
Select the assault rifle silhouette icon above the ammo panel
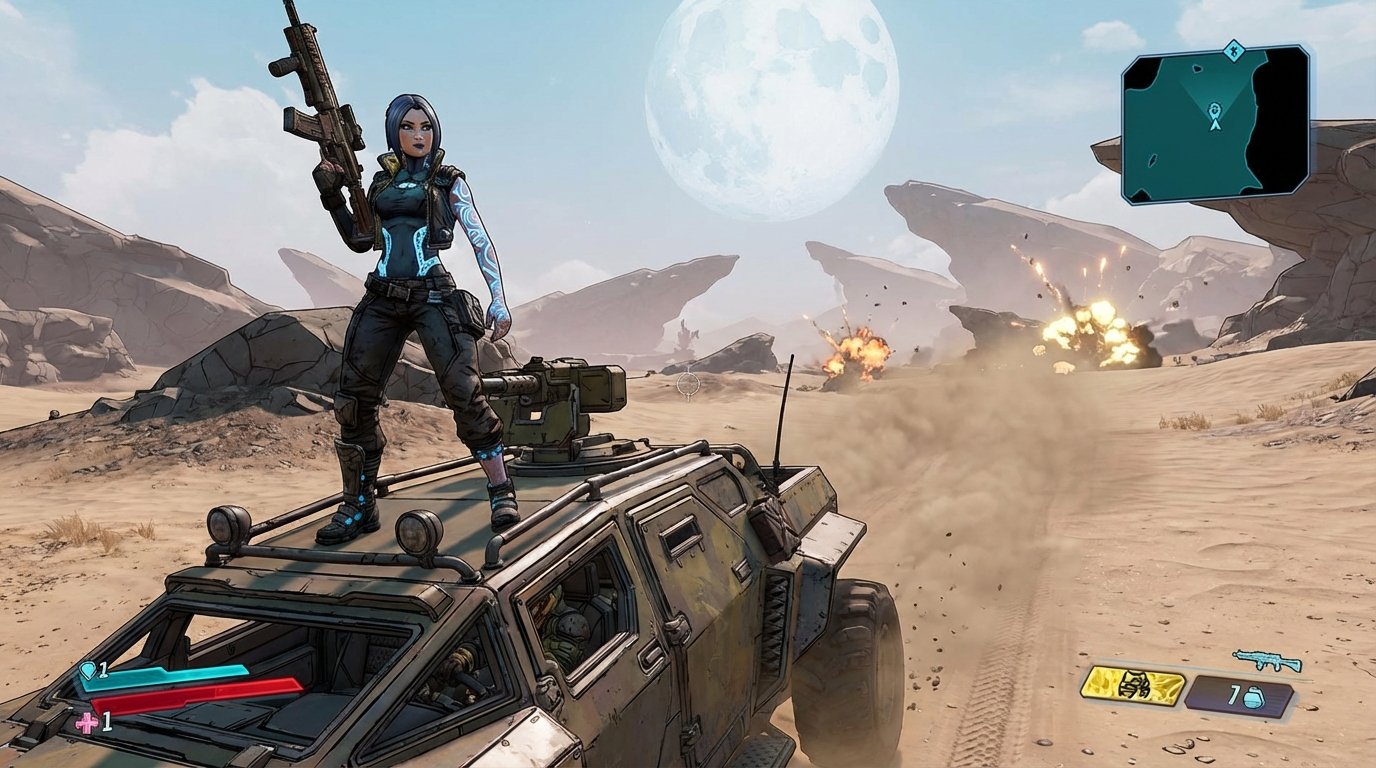click(1264, 659)
